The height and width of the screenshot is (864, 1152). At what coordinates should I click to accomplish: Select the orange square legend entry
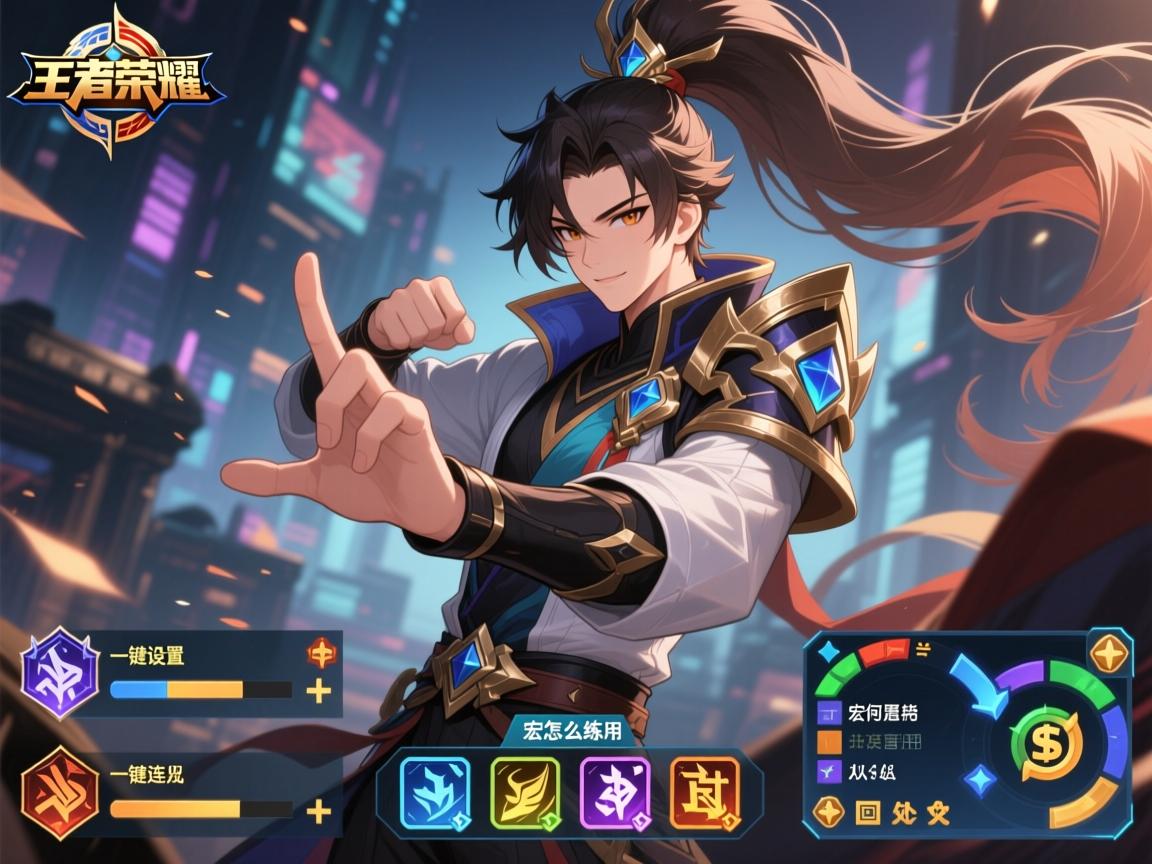(x=830, y=742)
